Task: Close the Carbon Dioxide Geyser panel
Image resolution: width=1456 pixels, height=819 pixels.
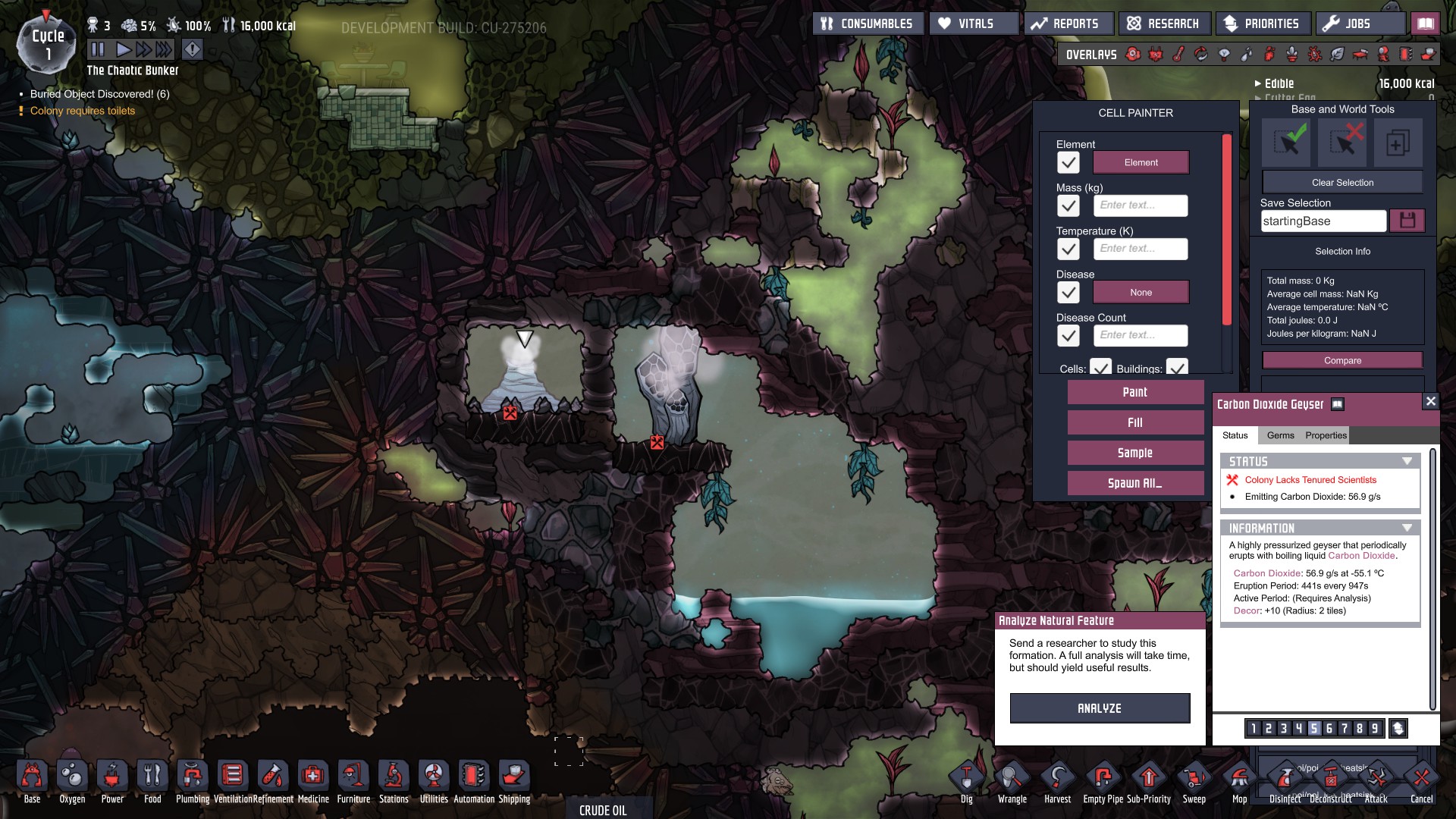Action: click(x=1430, y=402)
